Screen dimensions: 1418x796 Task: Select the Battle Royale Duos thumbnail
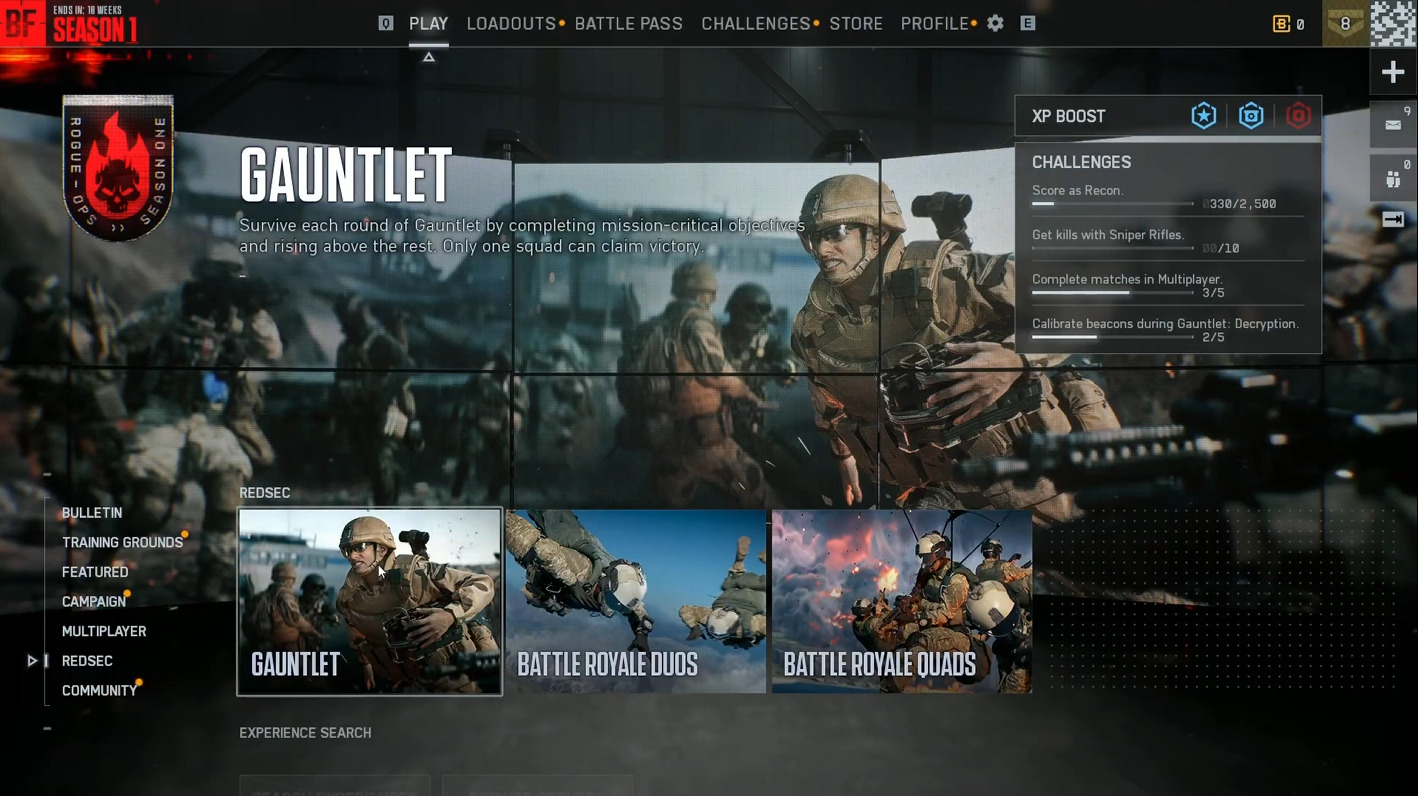coord(635,601)
